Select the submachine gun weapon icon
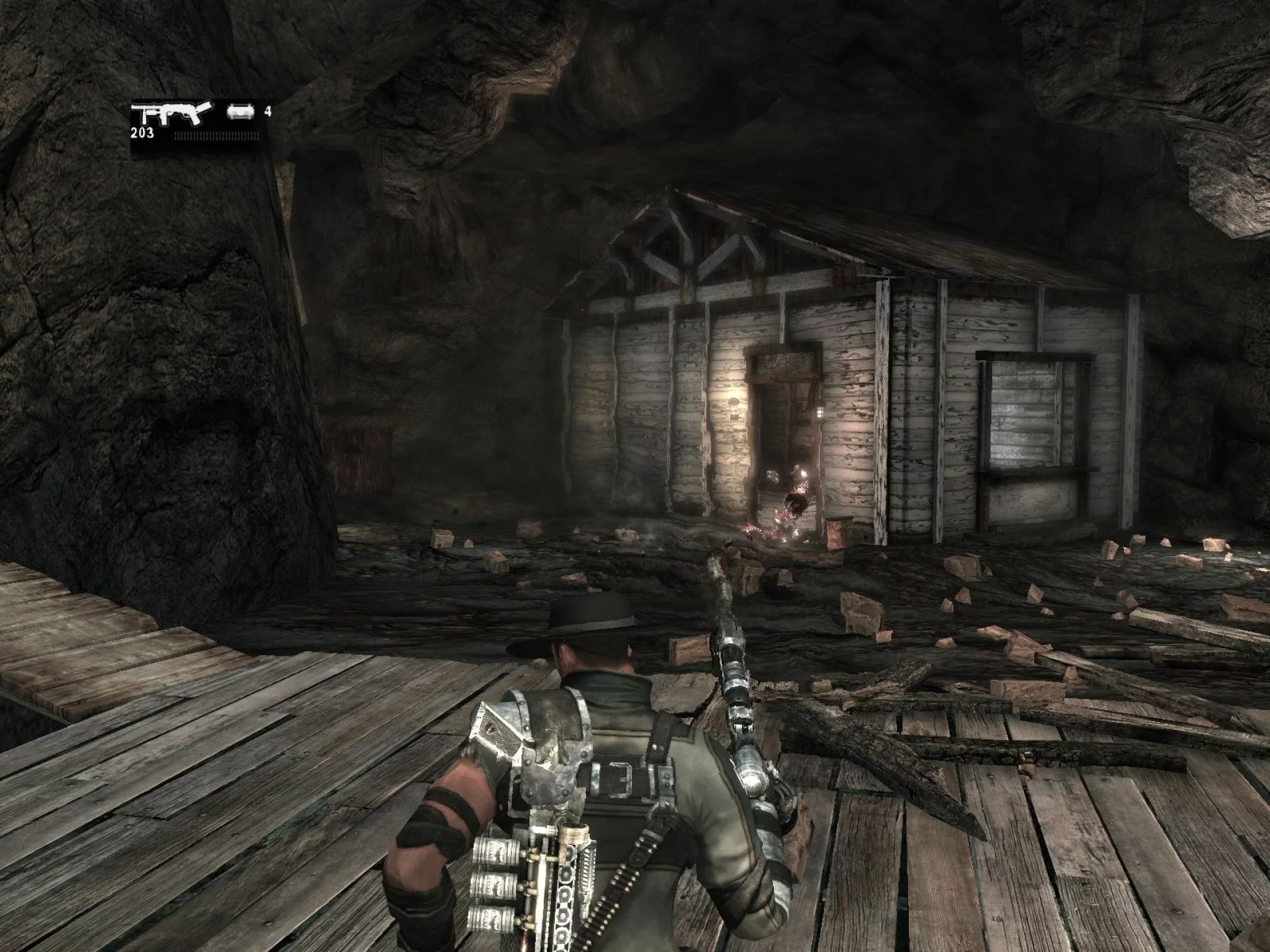This screenshot has width=1270, height=952. [x=172, y=112]
